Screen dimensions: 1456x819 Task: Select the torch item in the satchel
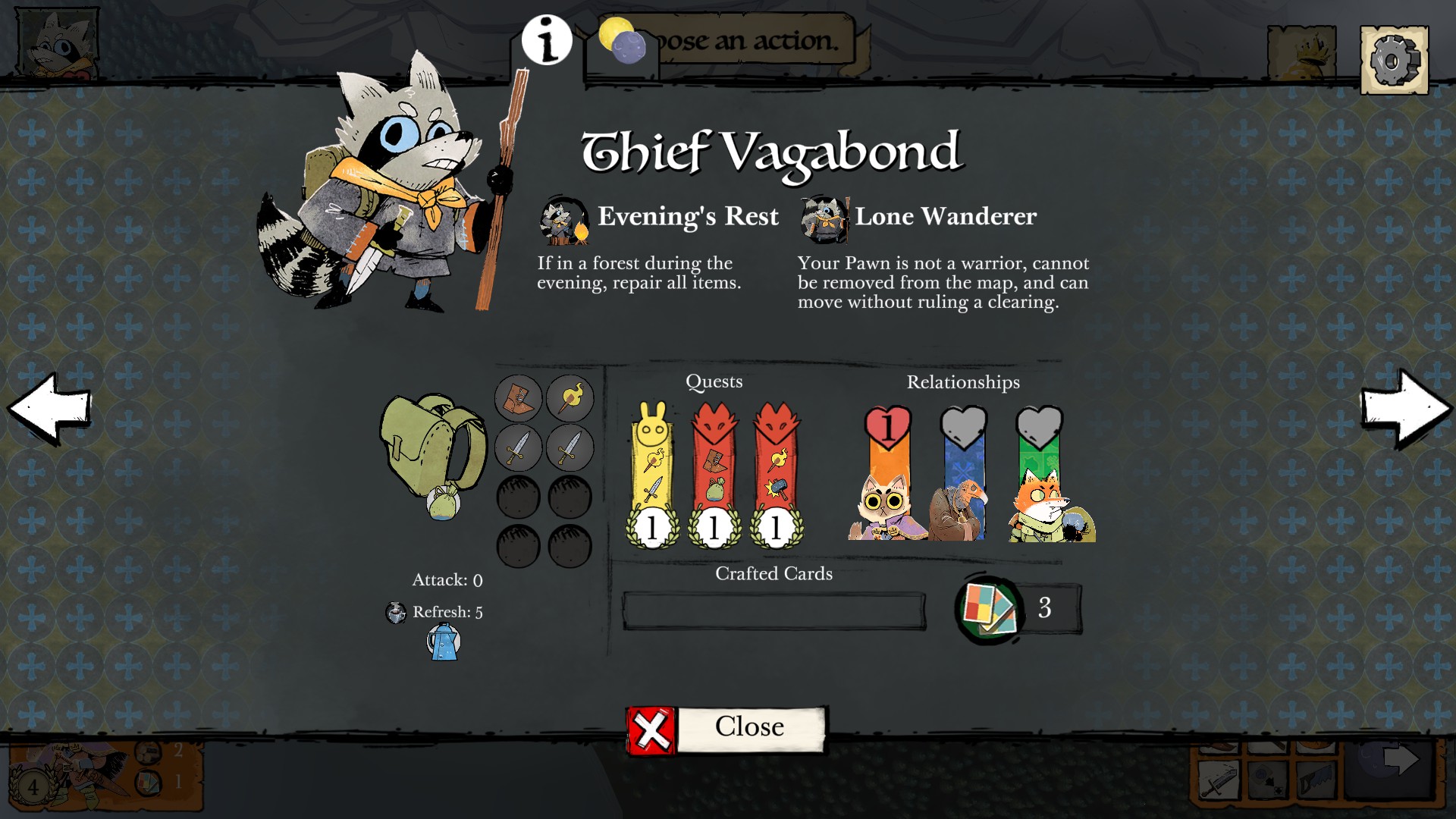(x=569, y=397)
